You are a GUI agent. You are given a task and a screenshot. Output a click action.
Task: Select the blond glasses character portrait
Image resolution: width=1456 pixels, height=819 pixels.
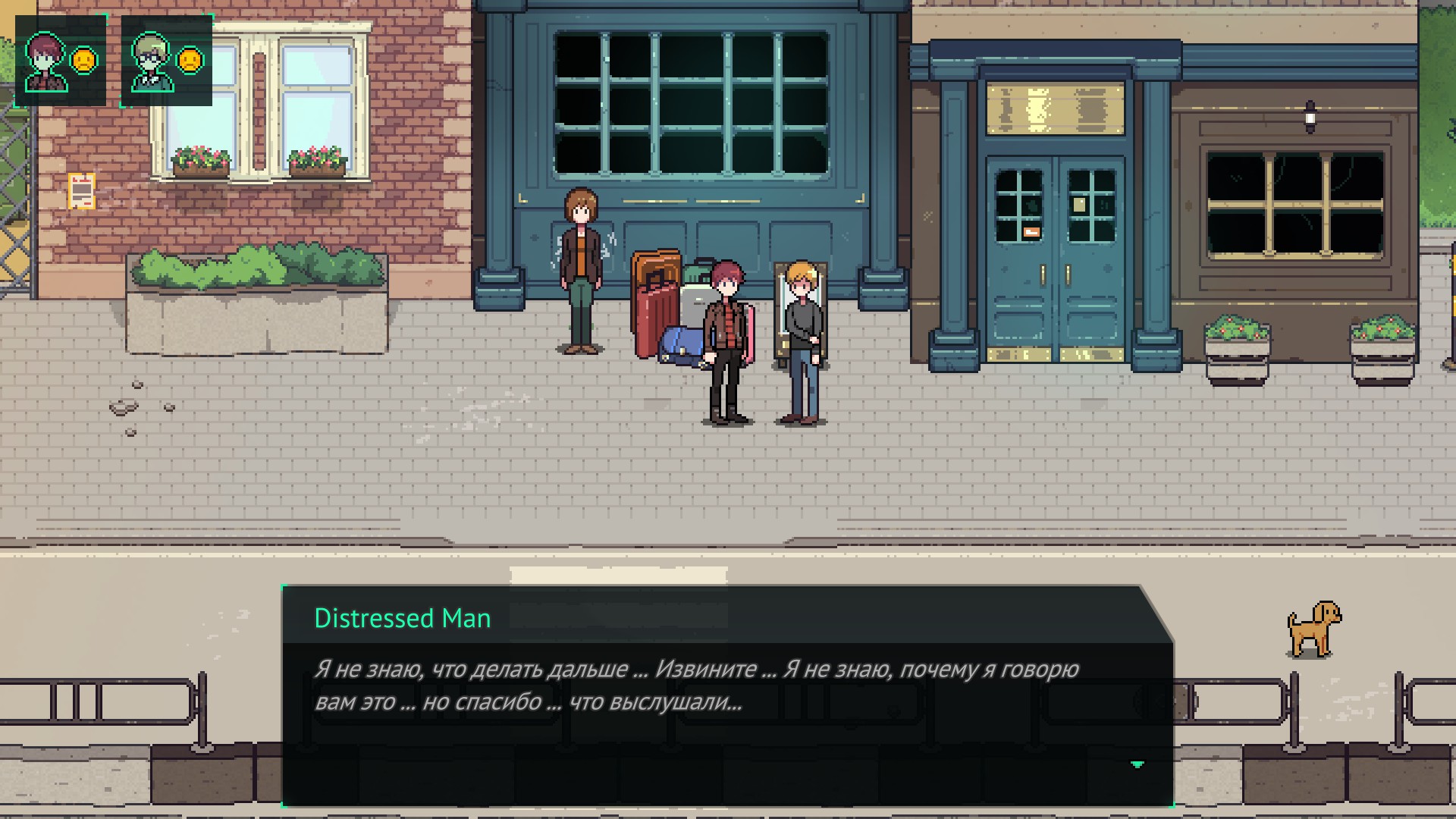coord(152,61)
